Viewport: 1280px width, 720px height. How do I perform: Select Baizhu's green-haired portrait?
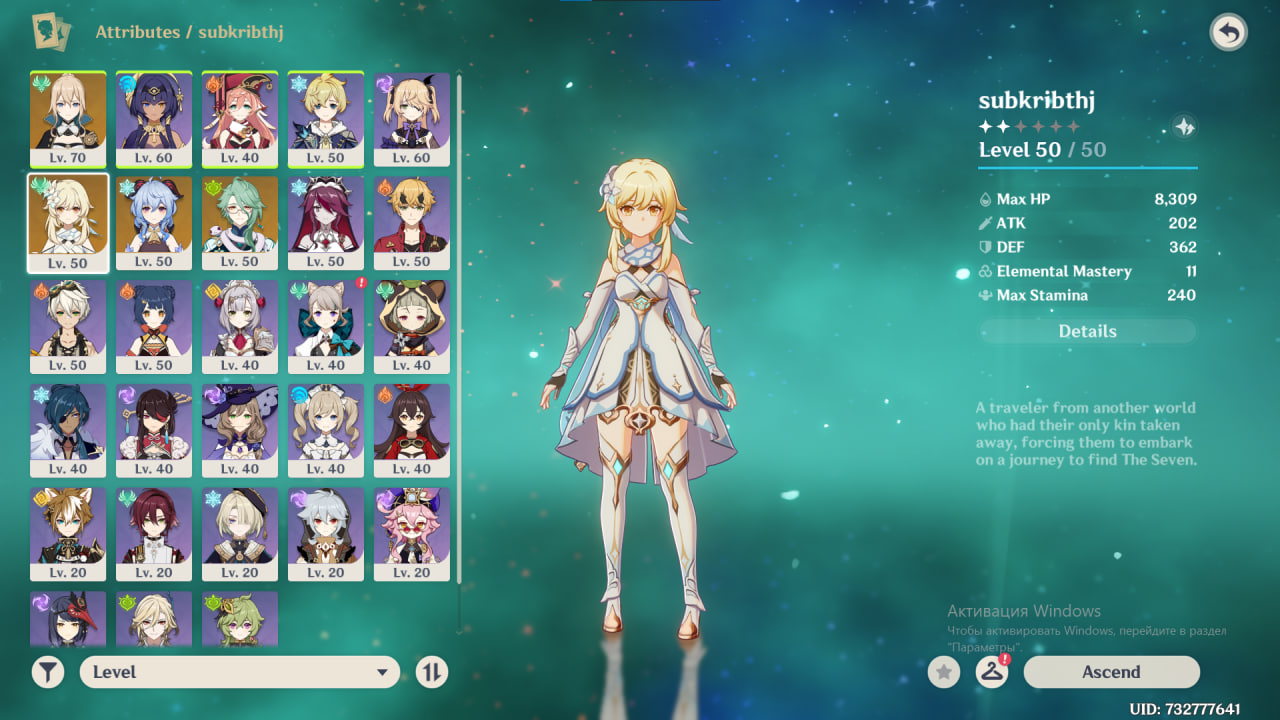(240, 222)
